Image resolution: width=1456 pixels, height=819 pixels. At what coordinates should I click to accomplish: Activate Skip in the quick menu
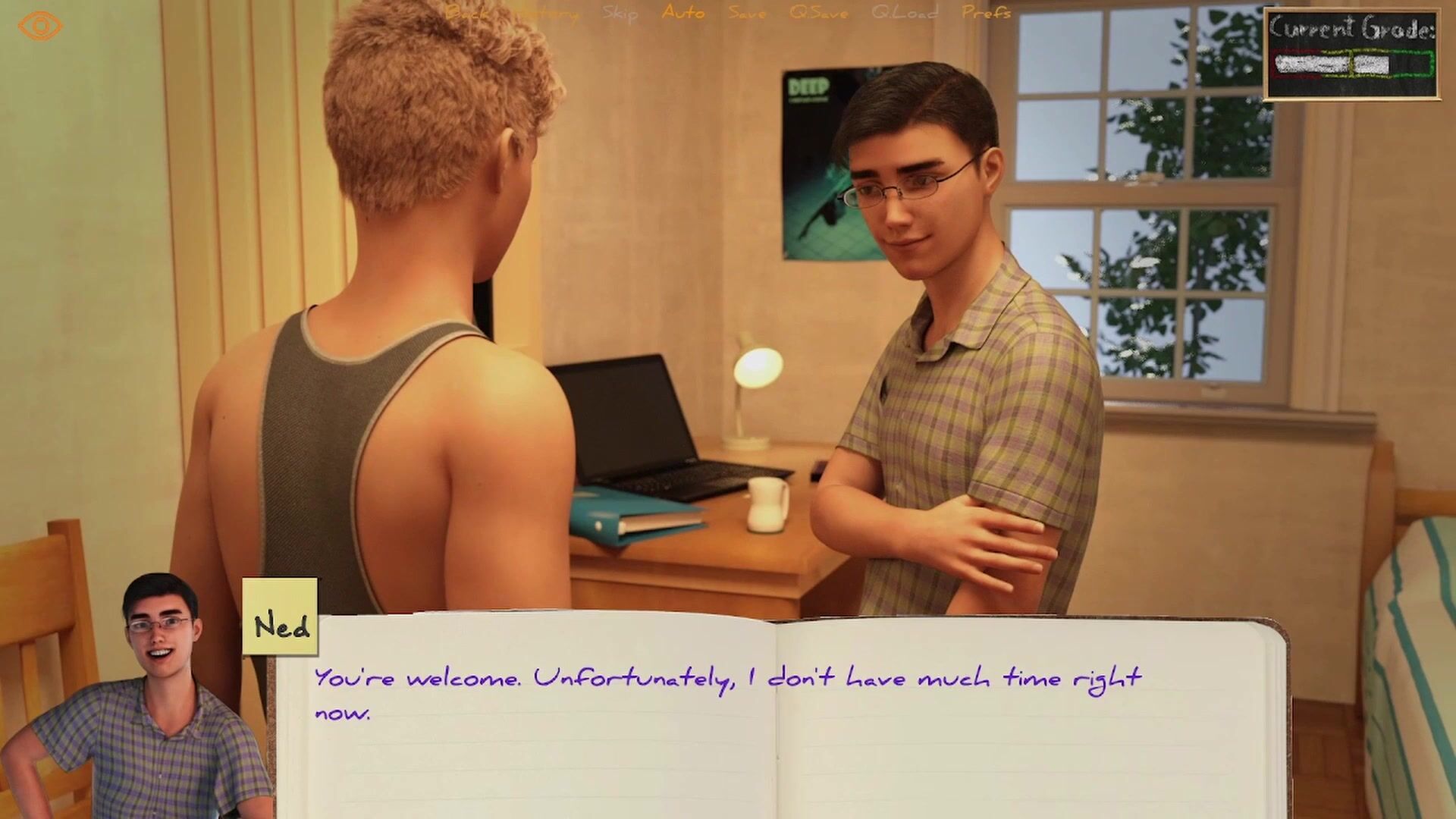620,13
